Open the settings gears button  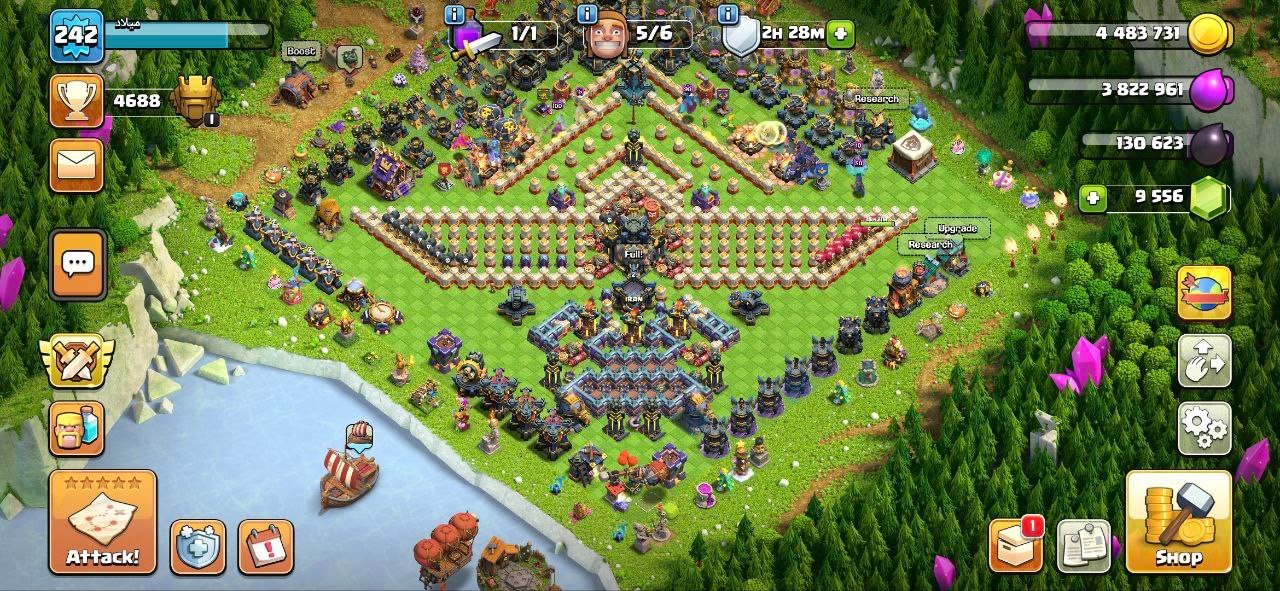(x=1204, y=428)
